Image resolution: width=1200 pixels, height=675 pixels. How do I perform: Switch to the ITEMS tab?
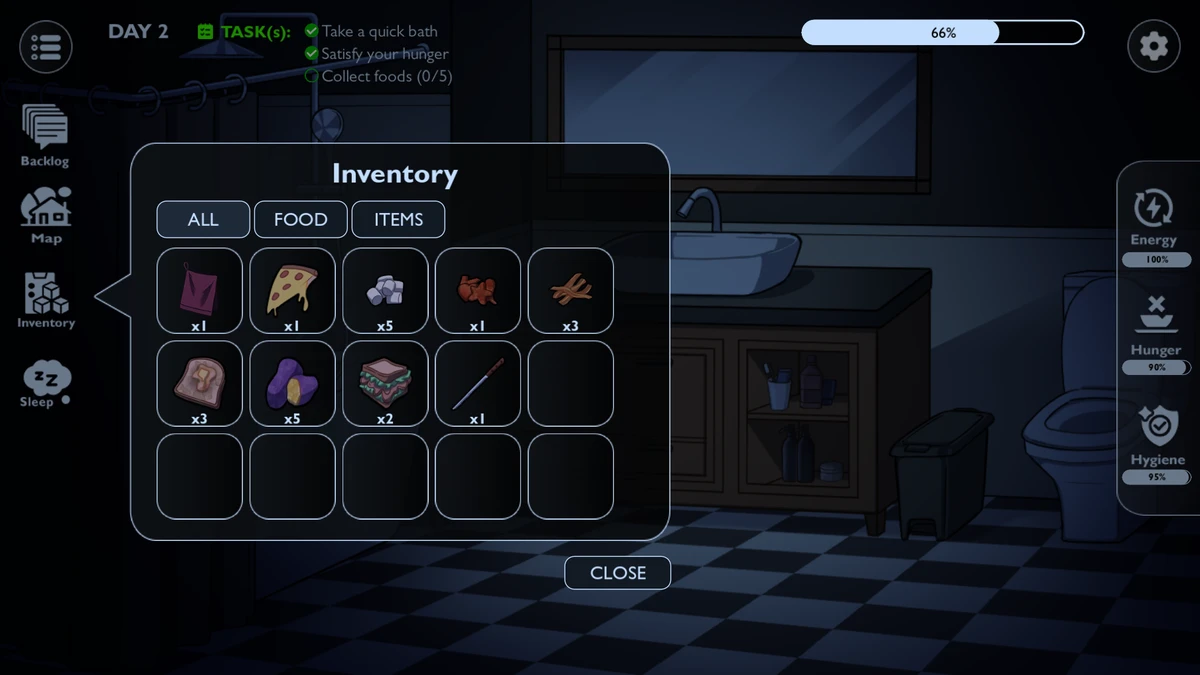[398, 220]
